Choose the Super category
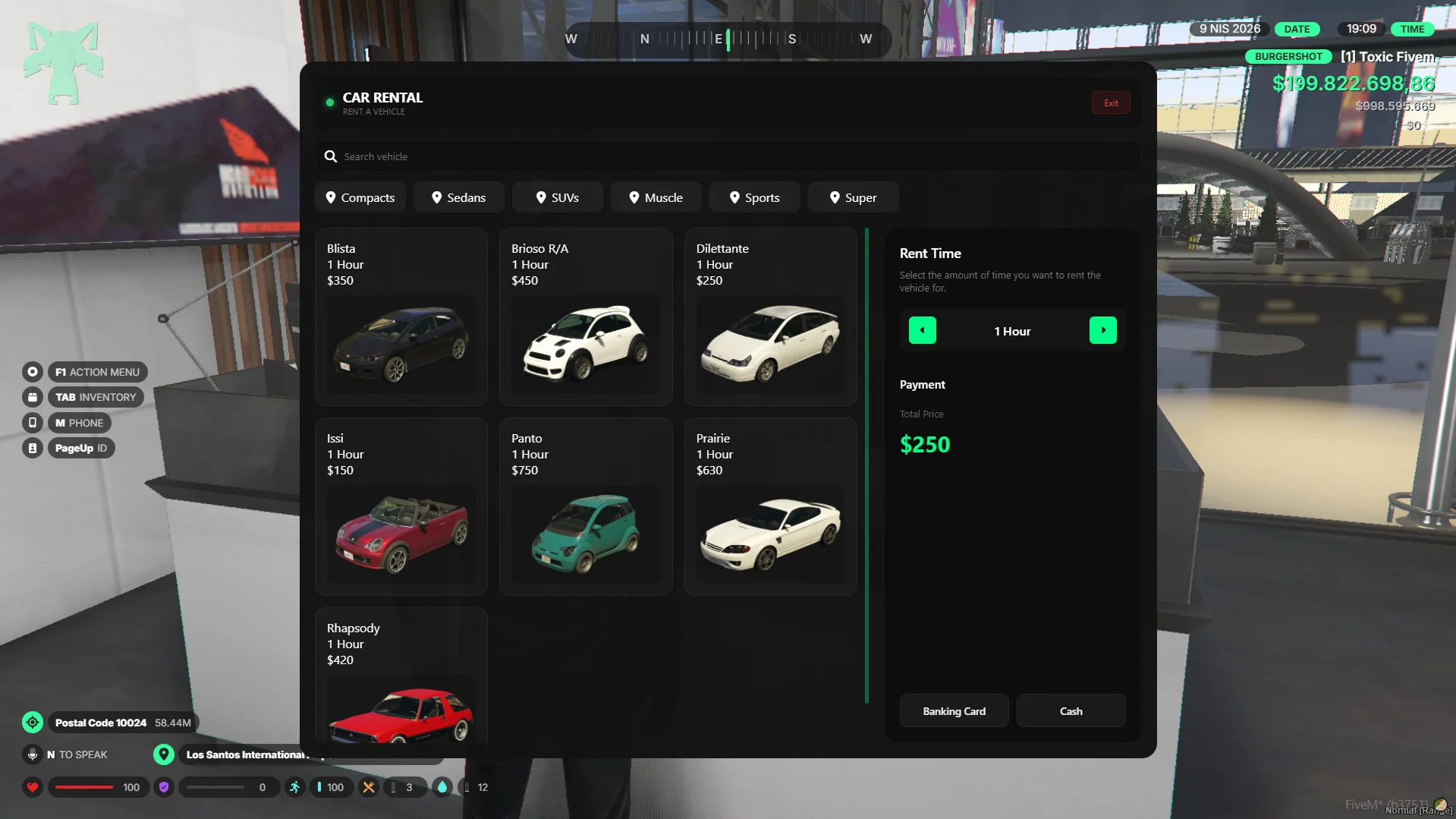This screenshot has width=1456, height=819. [854, 197]
